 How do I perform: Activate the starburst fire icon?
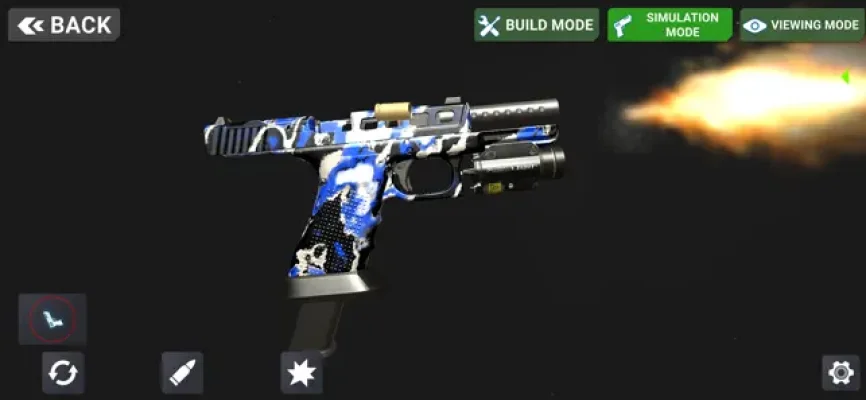click(301, 373)
